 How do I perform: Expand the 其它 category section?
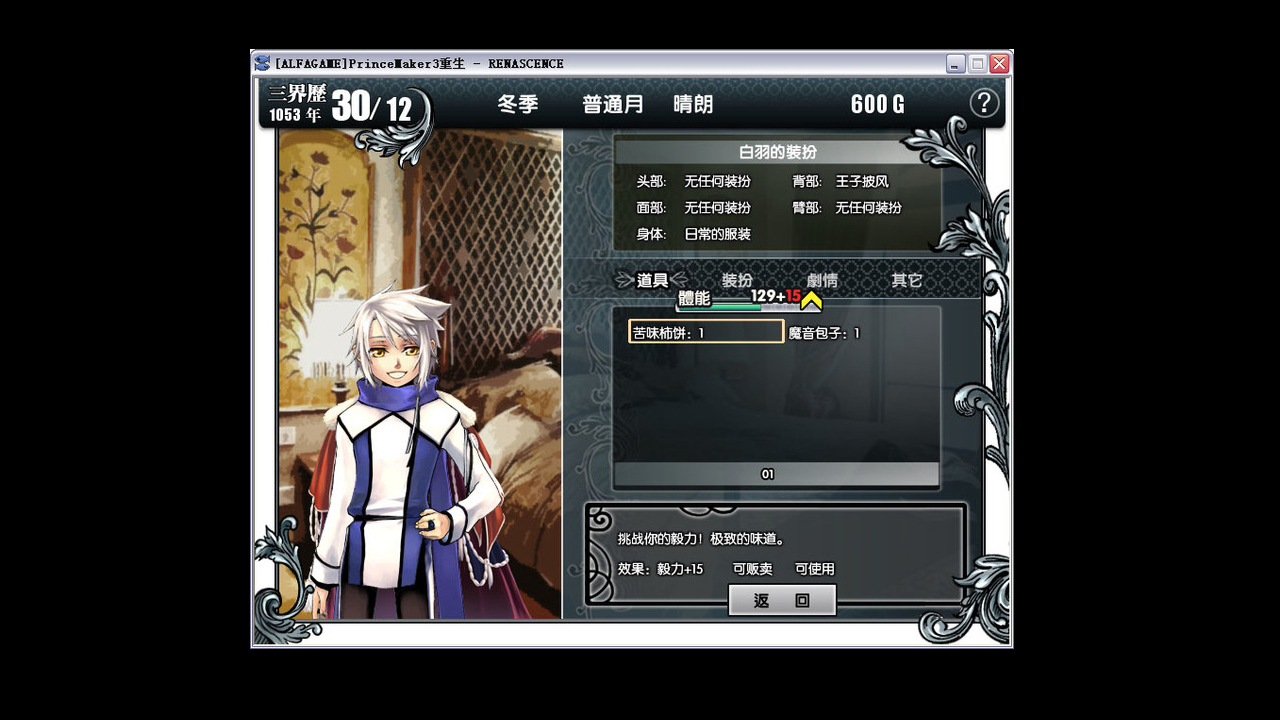(x=905, y=280)
